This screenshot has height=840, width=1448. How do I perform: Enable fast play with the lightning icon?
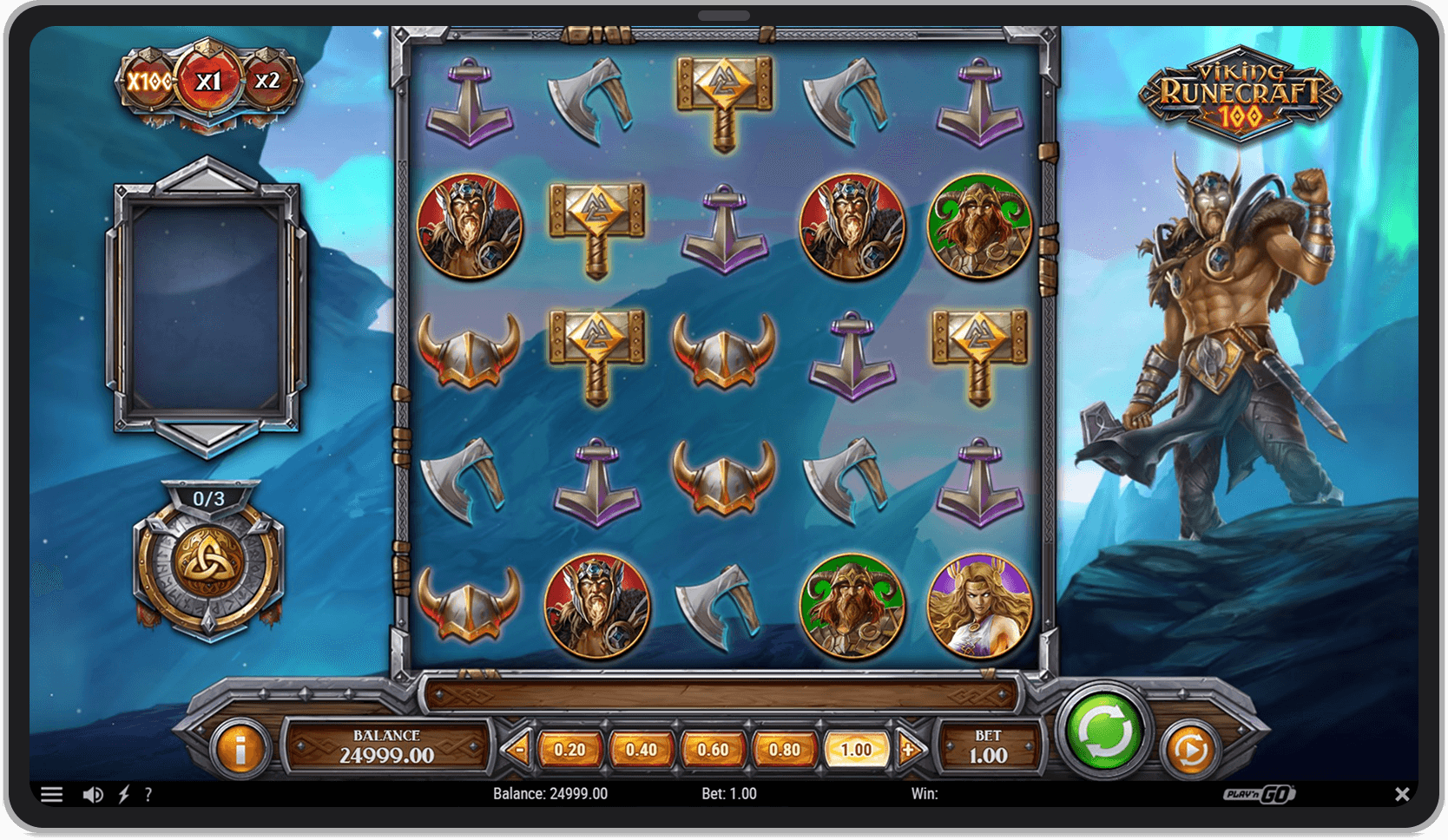(x=124, y=793)
